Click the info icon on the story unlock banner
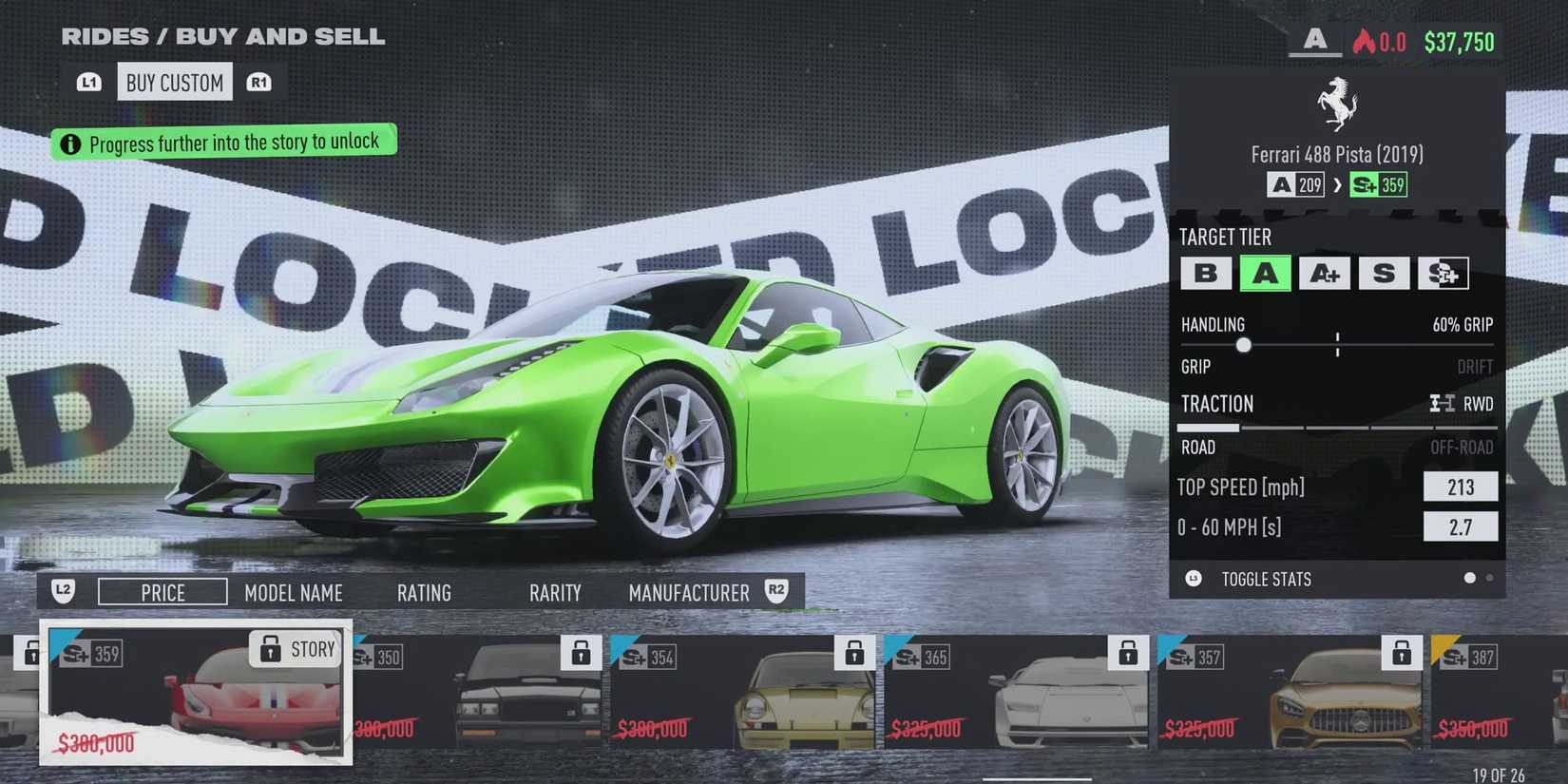 [x=69, y=143]
